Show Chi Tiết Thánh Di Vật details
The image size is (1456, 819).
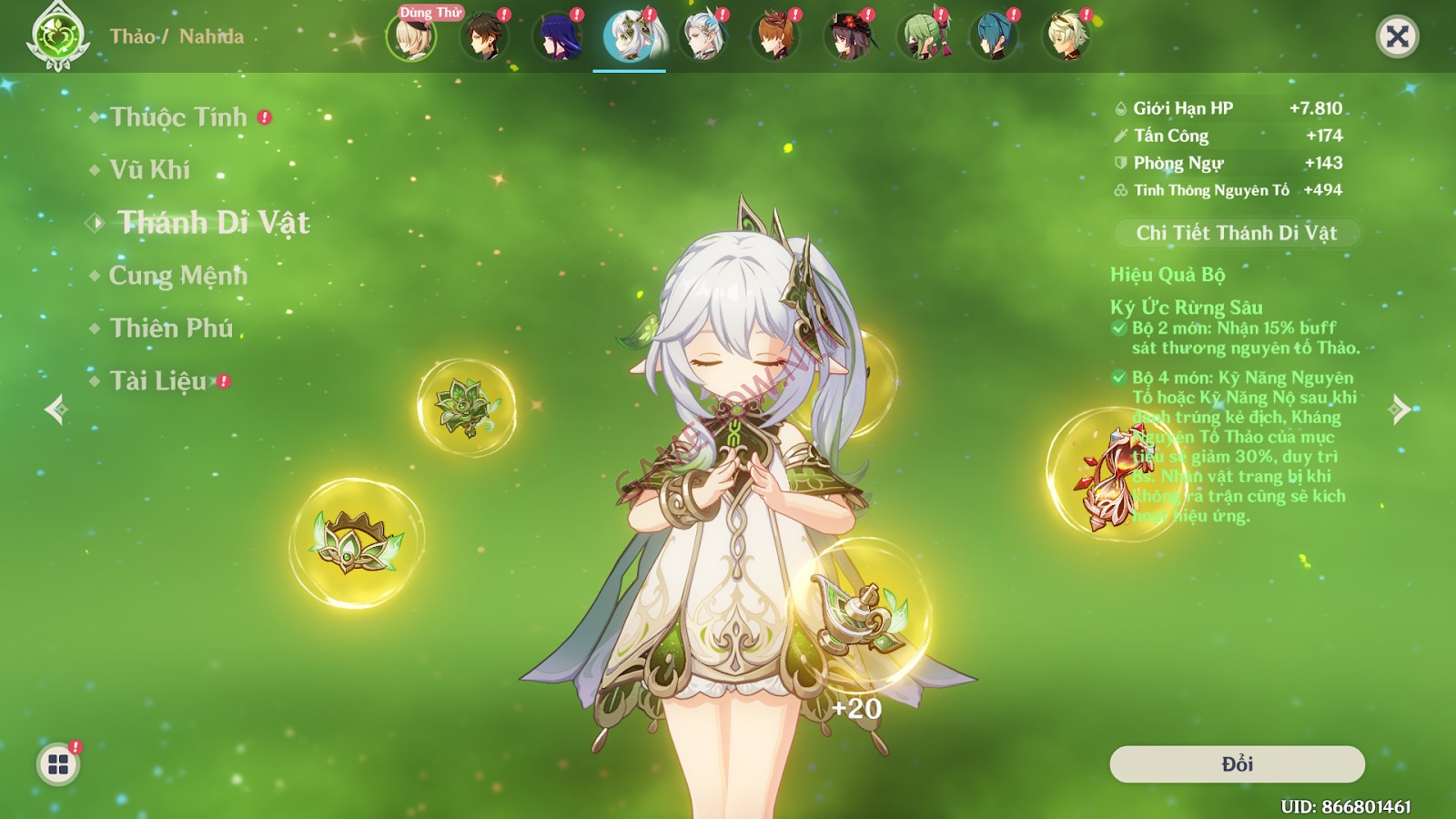[x=1237, y=233]
